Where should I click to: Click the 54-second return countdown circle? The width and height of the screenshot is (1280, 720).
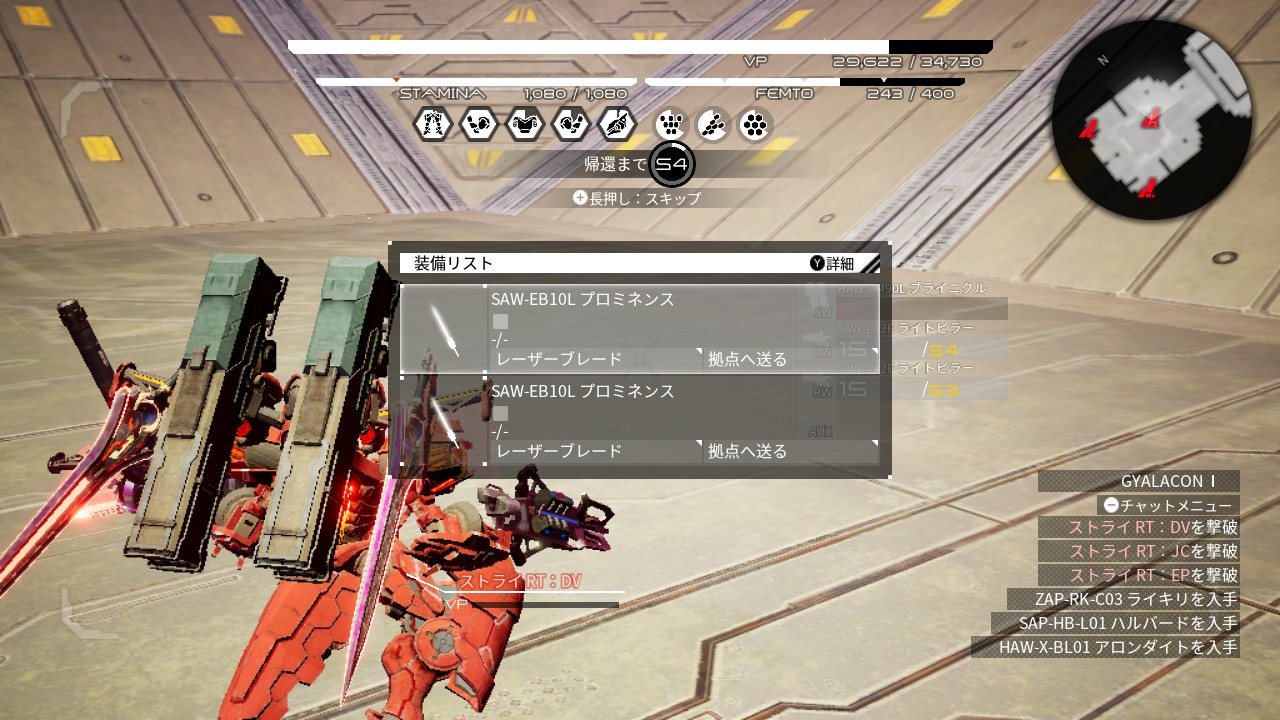669,165
